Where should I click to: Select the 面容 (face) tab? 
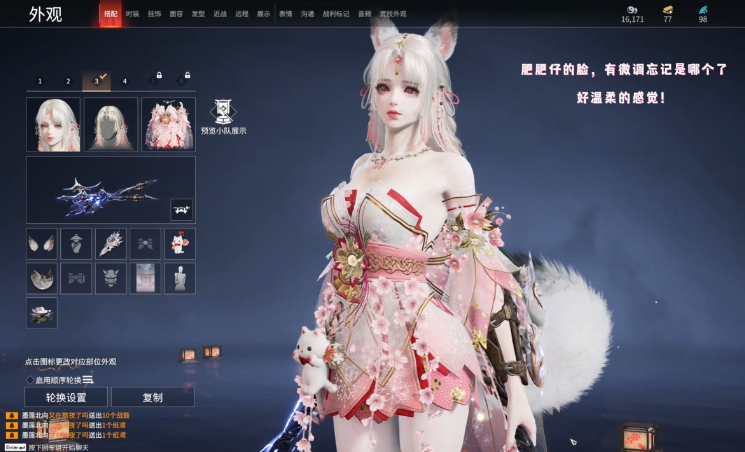(176, 14)
